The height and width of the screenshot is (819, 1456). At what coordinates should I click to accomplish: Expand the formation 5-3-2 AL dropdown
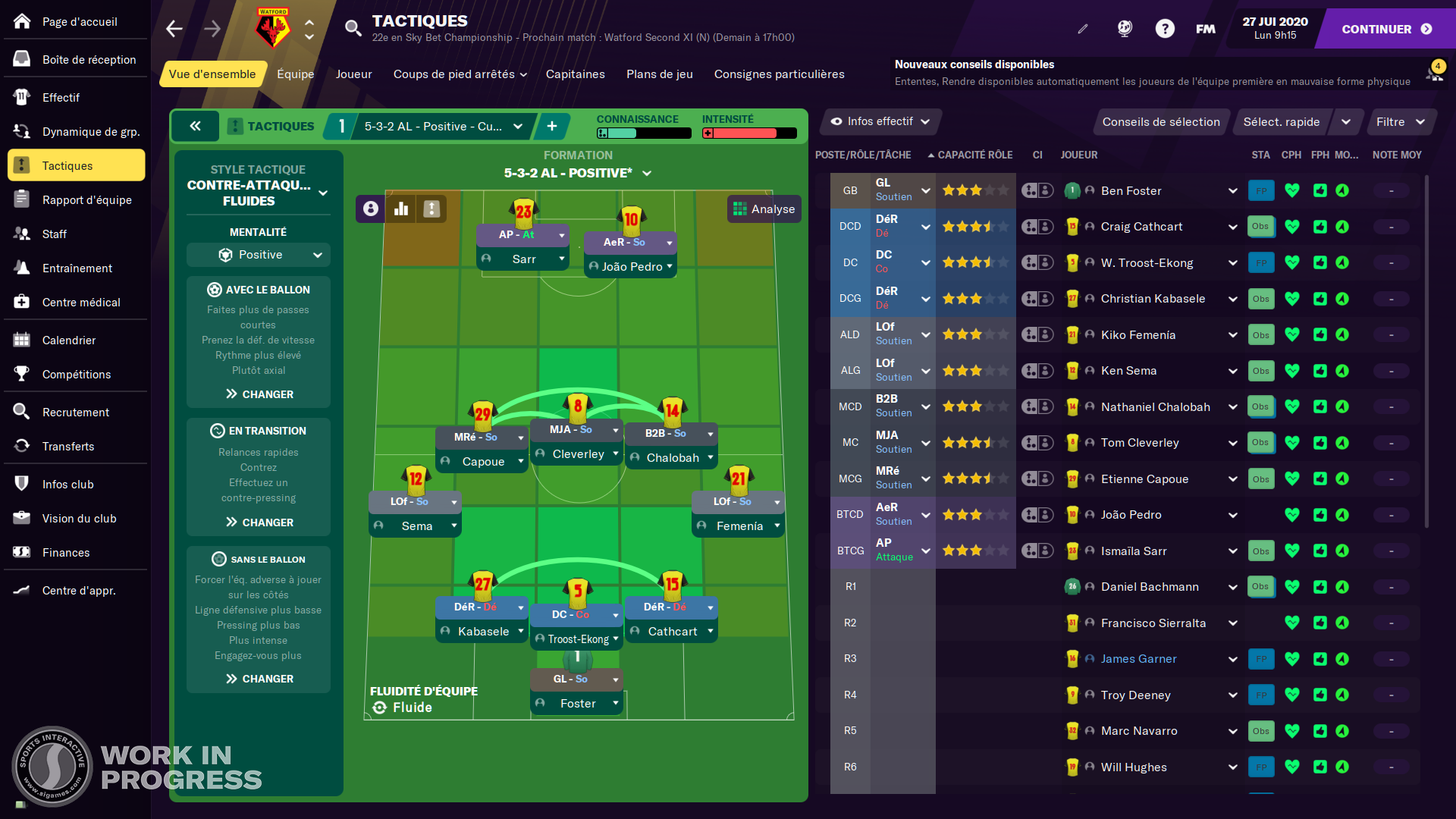(577, 173)
